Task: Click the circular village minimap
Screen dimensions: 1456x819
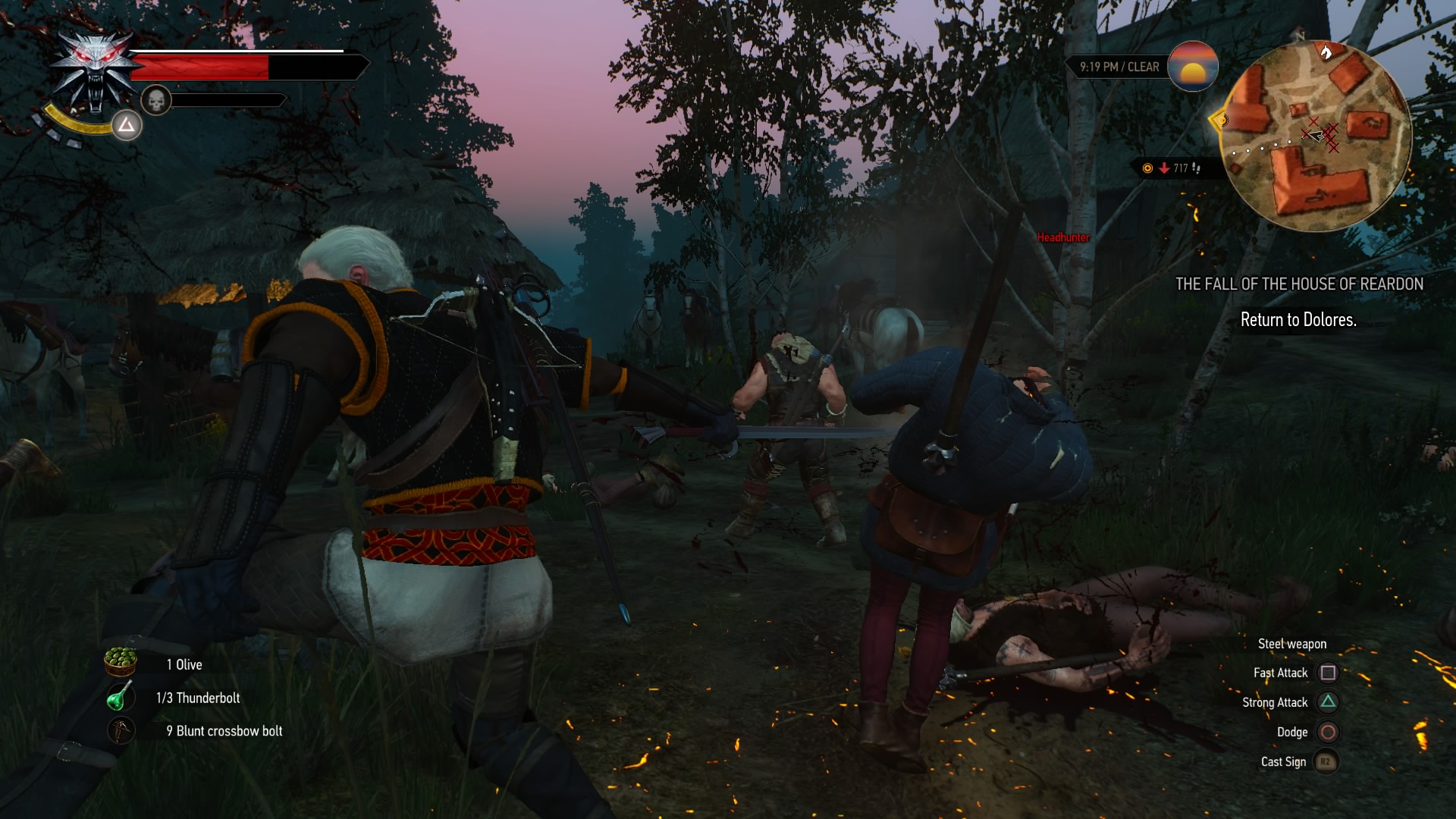Action: [1318, 136]
